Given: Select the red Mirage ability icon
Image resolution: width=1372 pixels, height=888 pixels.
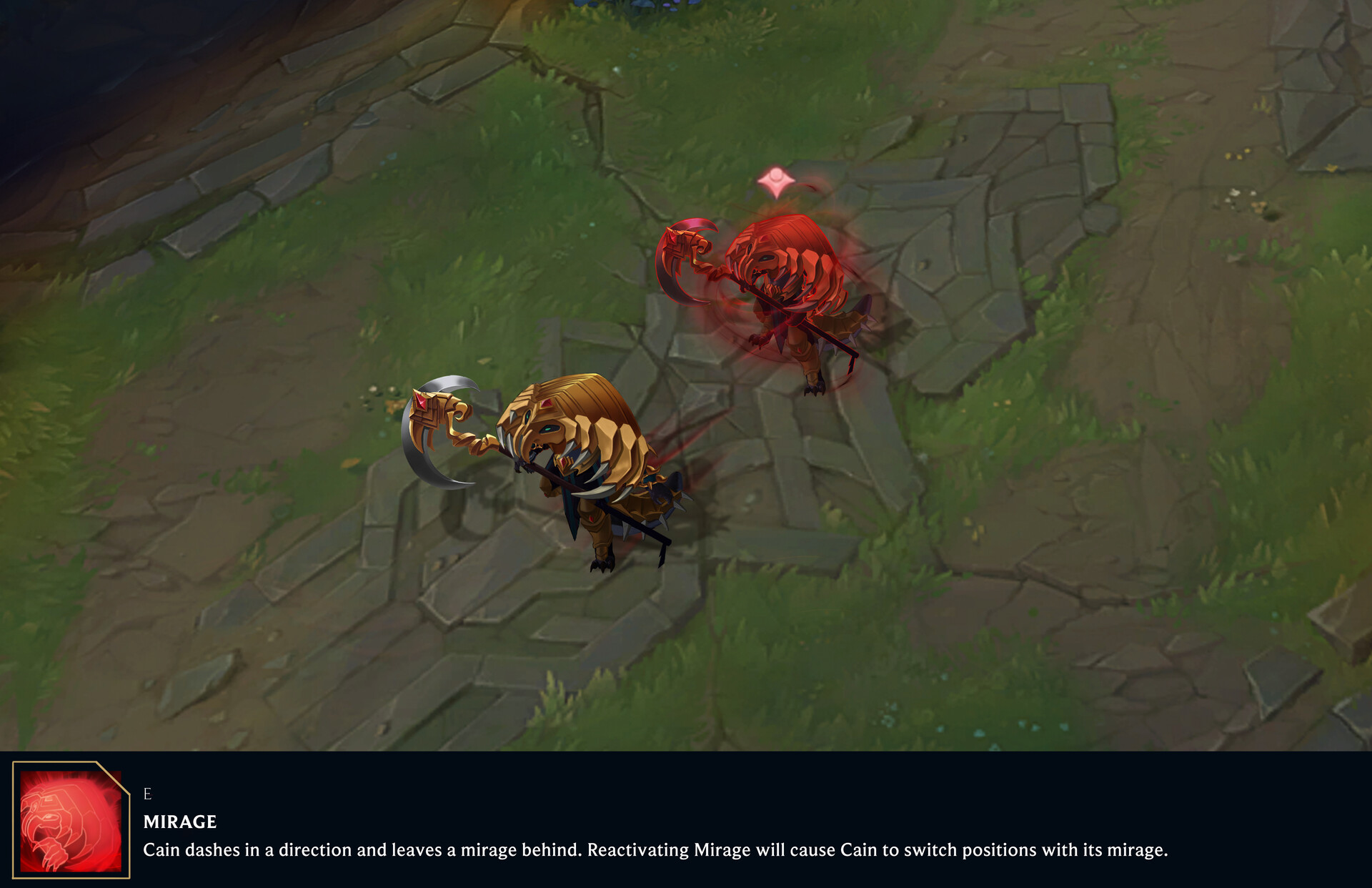Looking at the screenshot, I should coord(71,821).
